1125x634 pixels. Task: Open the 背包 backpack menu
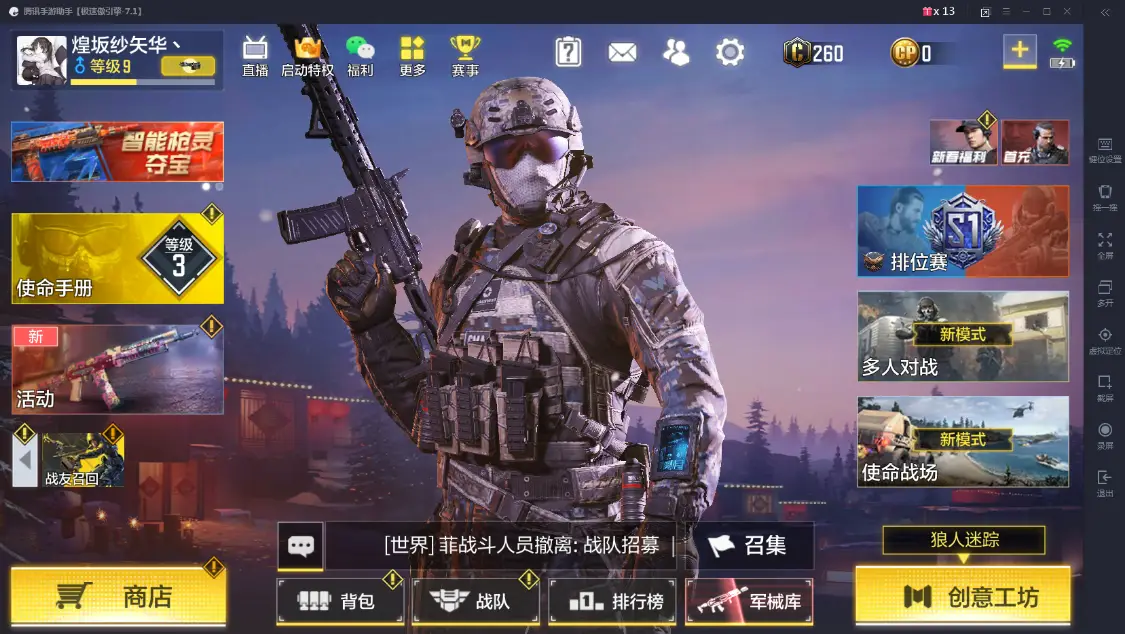[x=340, y=601]
